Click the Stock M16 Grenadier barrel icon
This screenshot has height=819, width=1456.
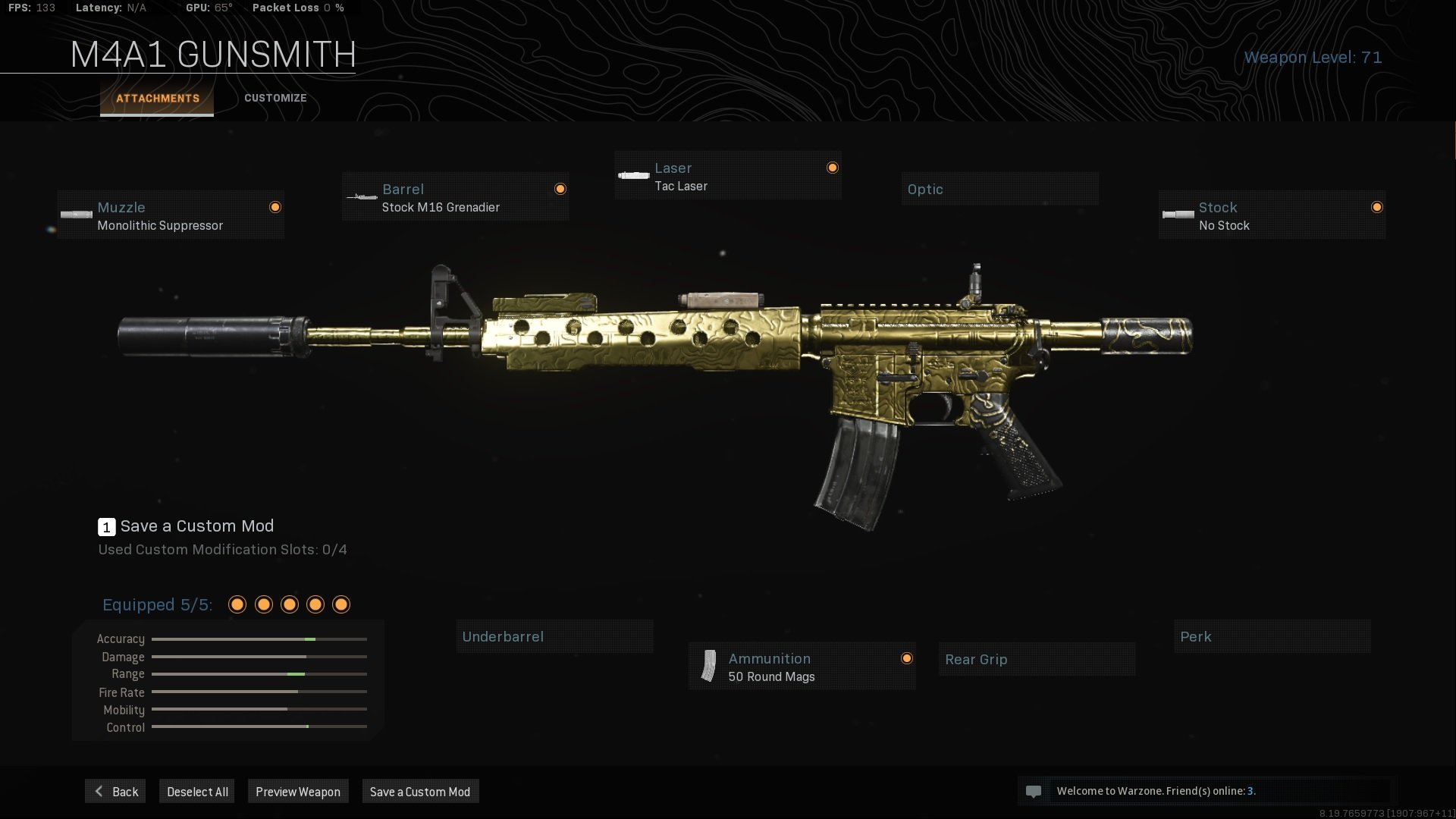tap(362, 197)
